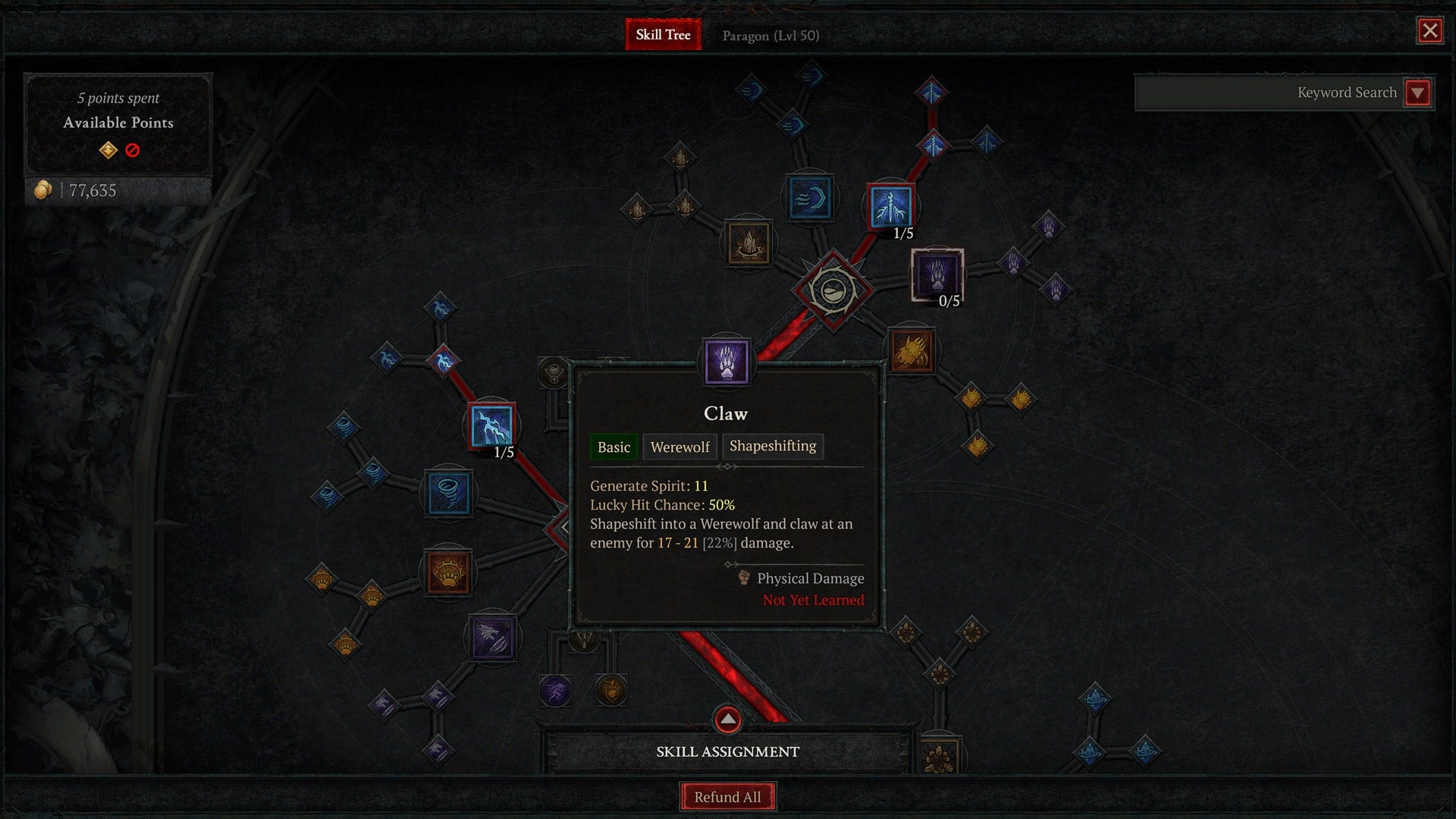Switch to the Paragon (Lvl 50) tab
The width and height of the screenshot is (1456, 819).
pos(770,35)
